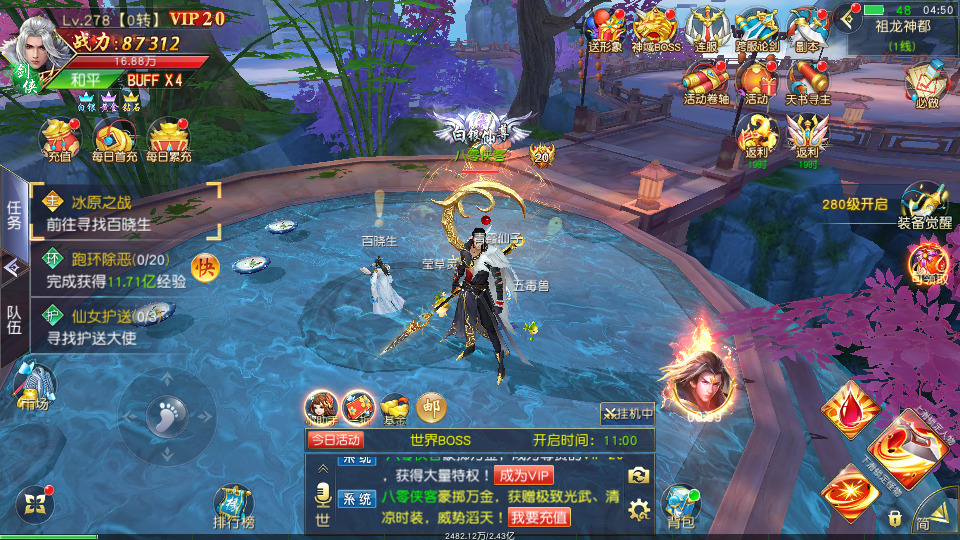The height and width of the screenshot is (540, 960).
Task: Open the 每日首充 daily first recharge
Action: pyautogui.click(x=114, y=139)
